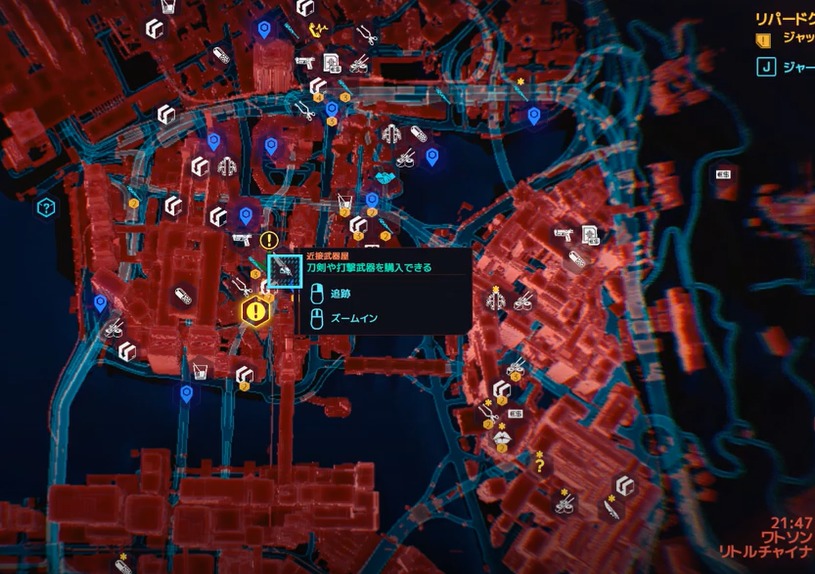Click the cyan hexagon question mark marker

click(x=45, y=208)
